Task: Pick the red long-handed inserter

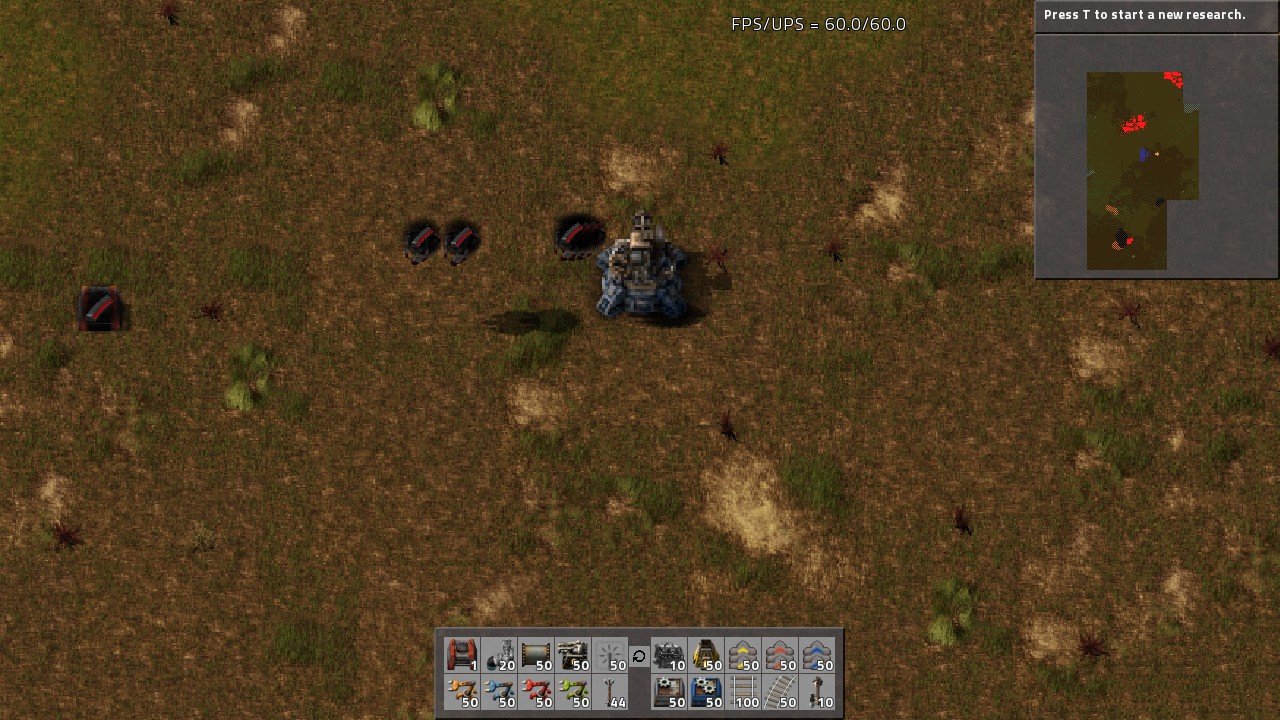Action: (x=536, y=692)
